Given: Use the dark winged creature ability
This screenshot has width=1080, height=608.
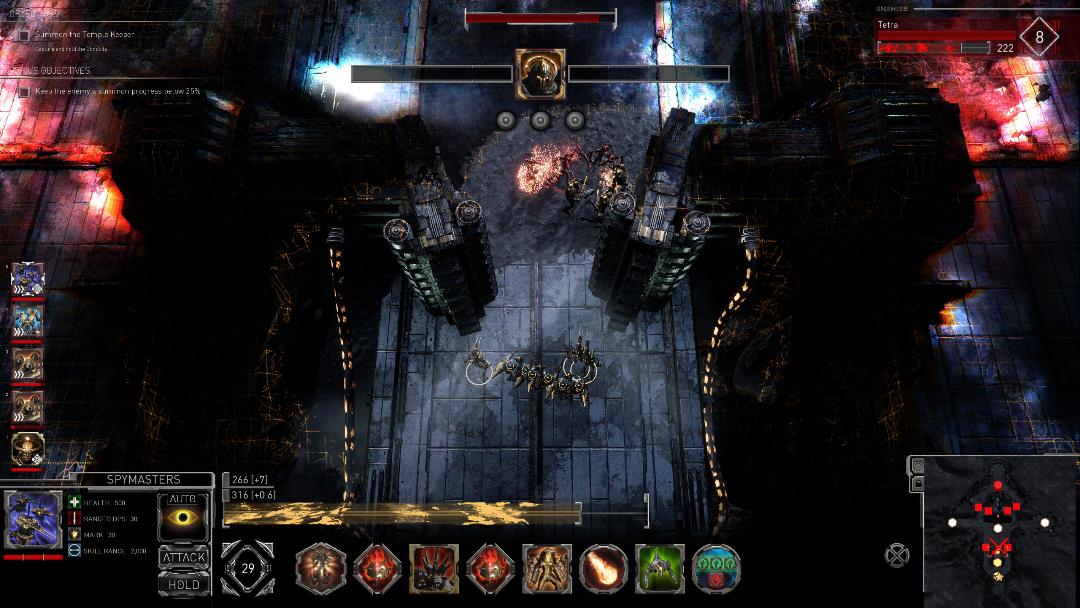Looking at the screenshot, I should pyautogui.click(x=434, y=569).
